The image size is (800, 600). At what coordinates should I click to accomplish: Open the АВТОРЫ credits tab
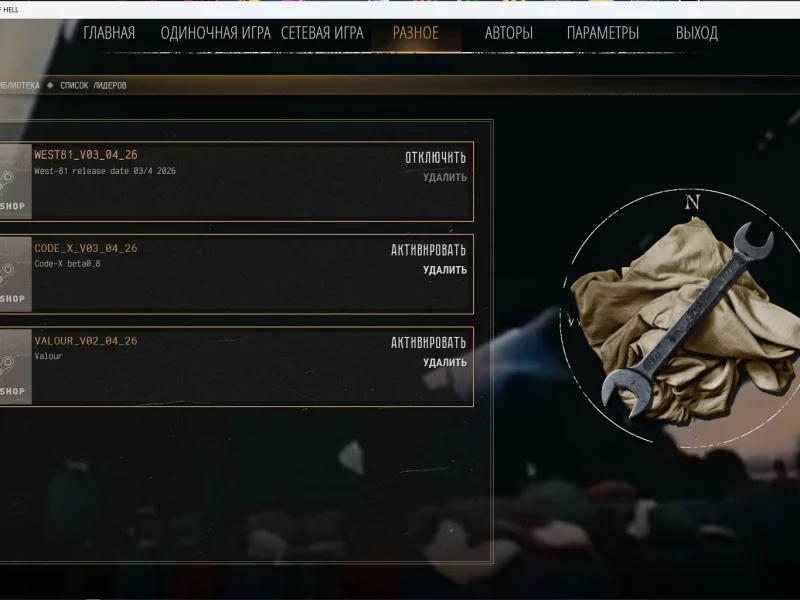point(509,33)
